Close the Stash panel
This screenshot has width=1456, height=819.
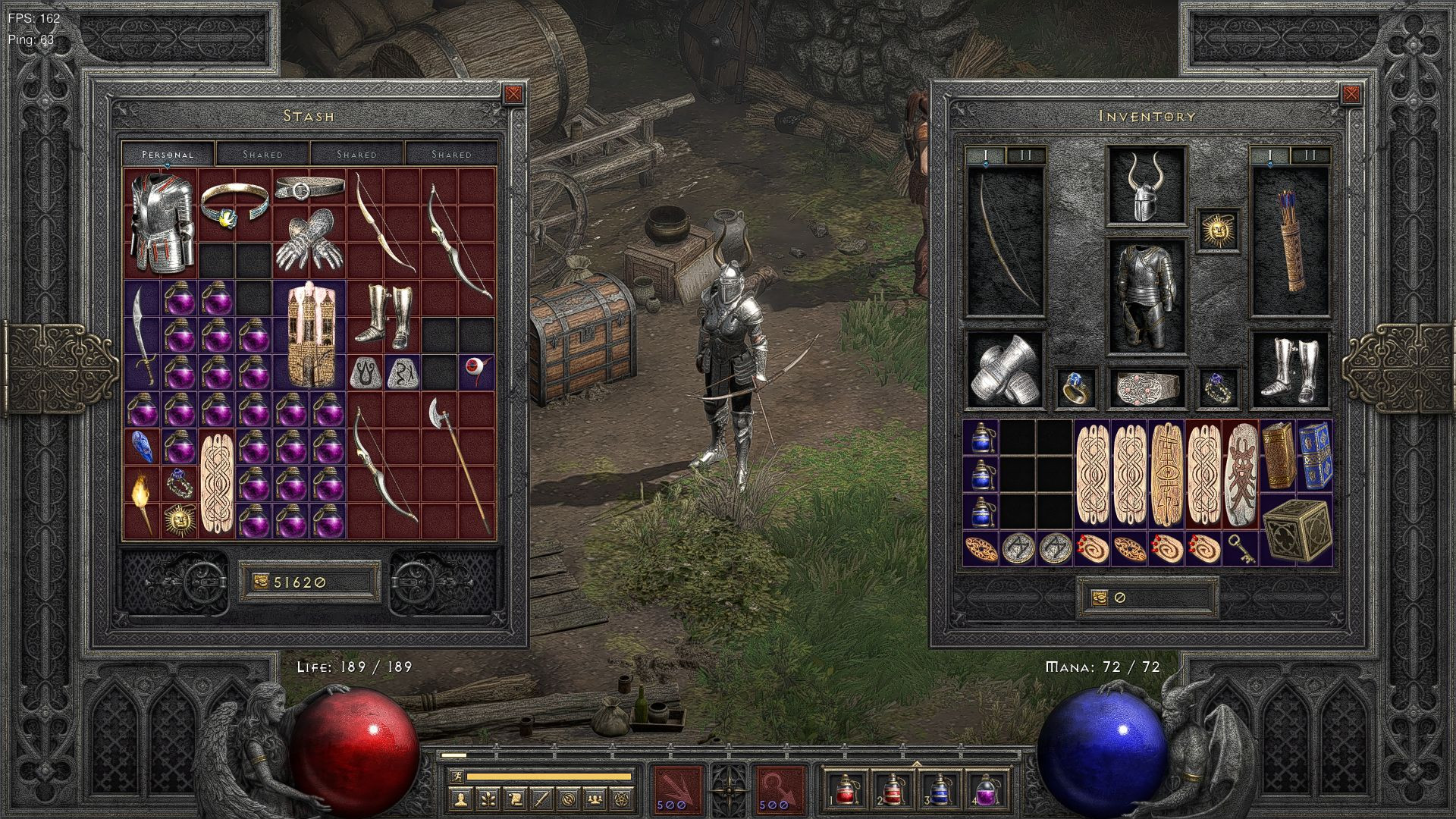[x=513, y=94]
